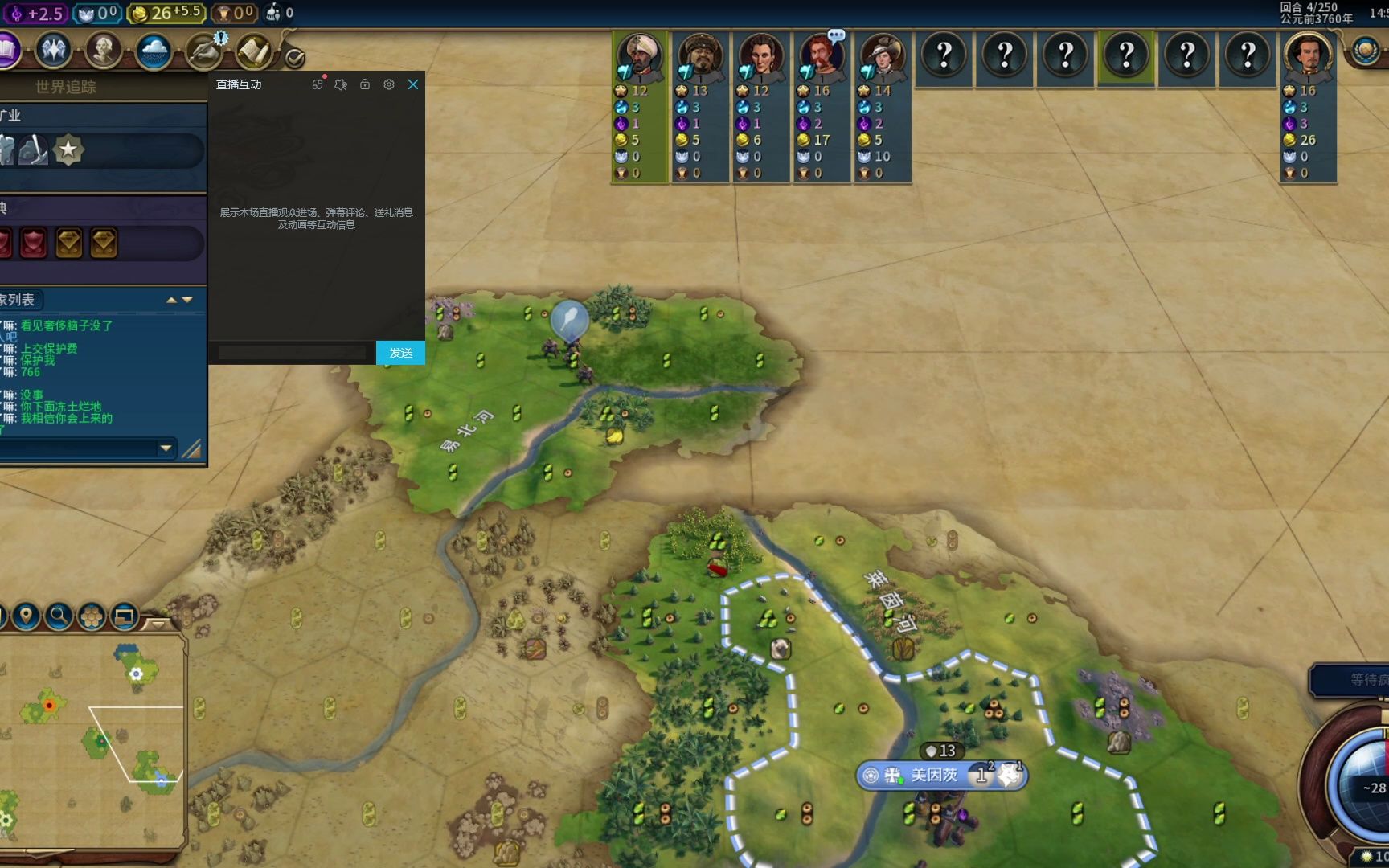Screen dimensions: 1389x868
Task: Select the red-bearded leader with speech bubble
Action: [820, 55]
